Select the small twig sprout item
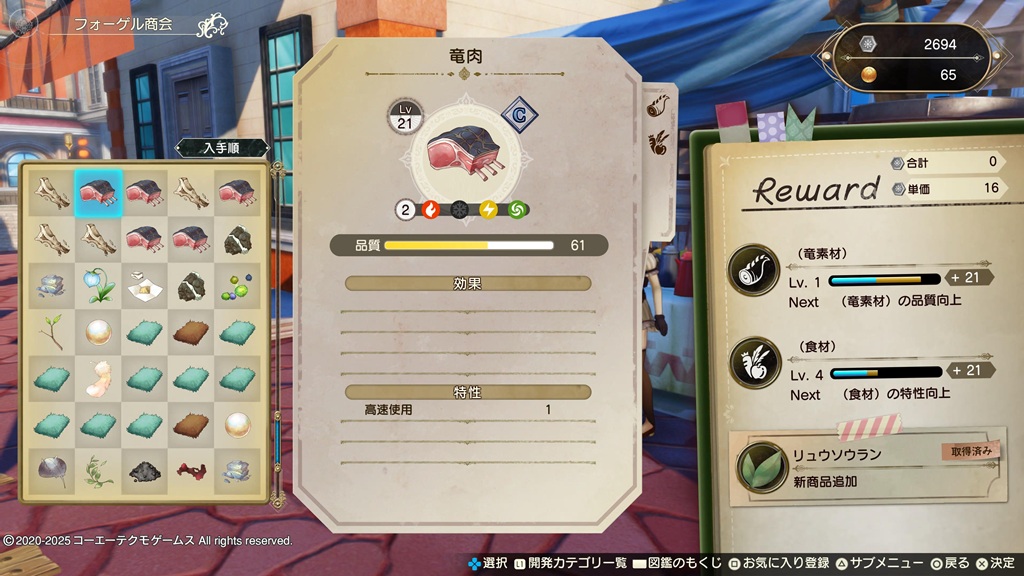The image size is (1024, 576). [52, 330]
